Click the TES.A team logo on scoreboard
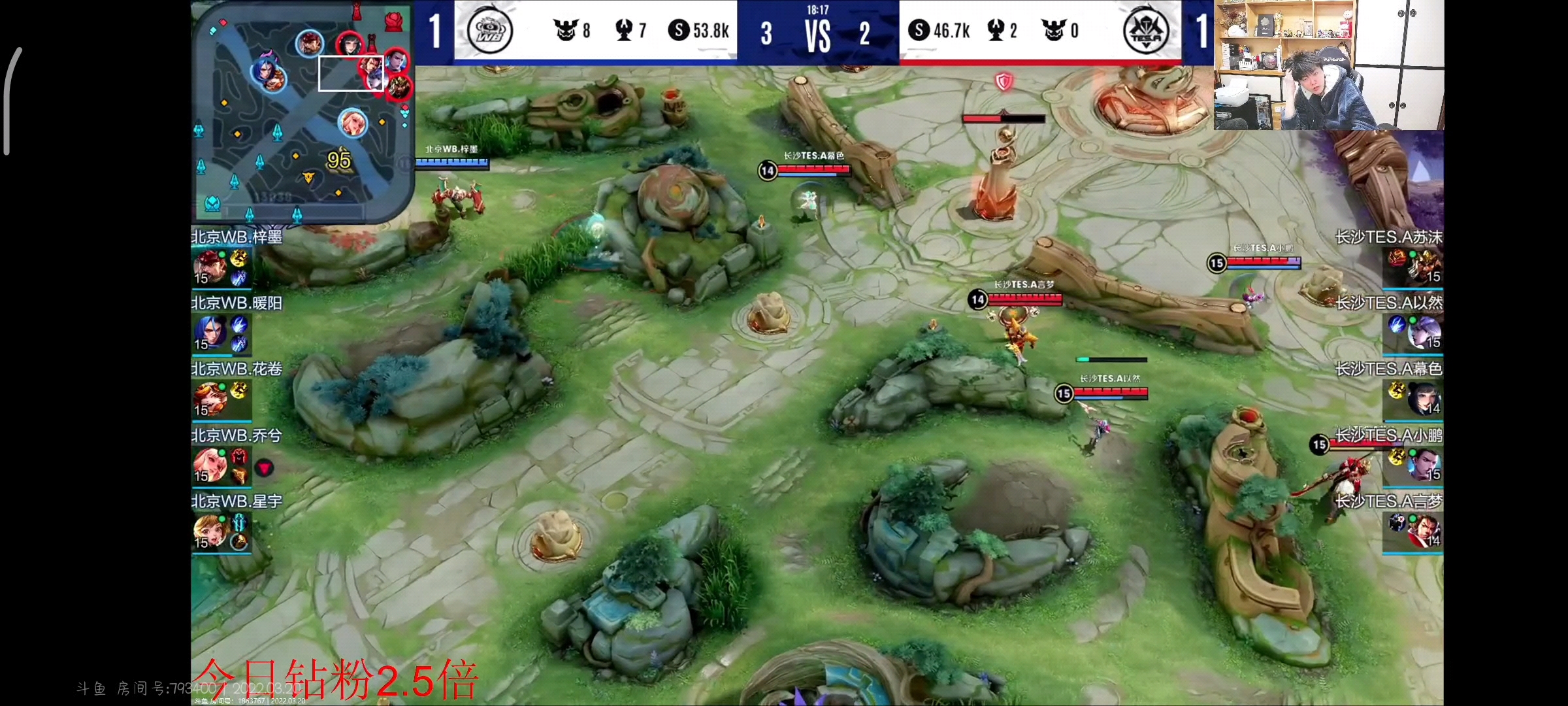This screenshot has width=1568, height=706. pos(1145,31)
